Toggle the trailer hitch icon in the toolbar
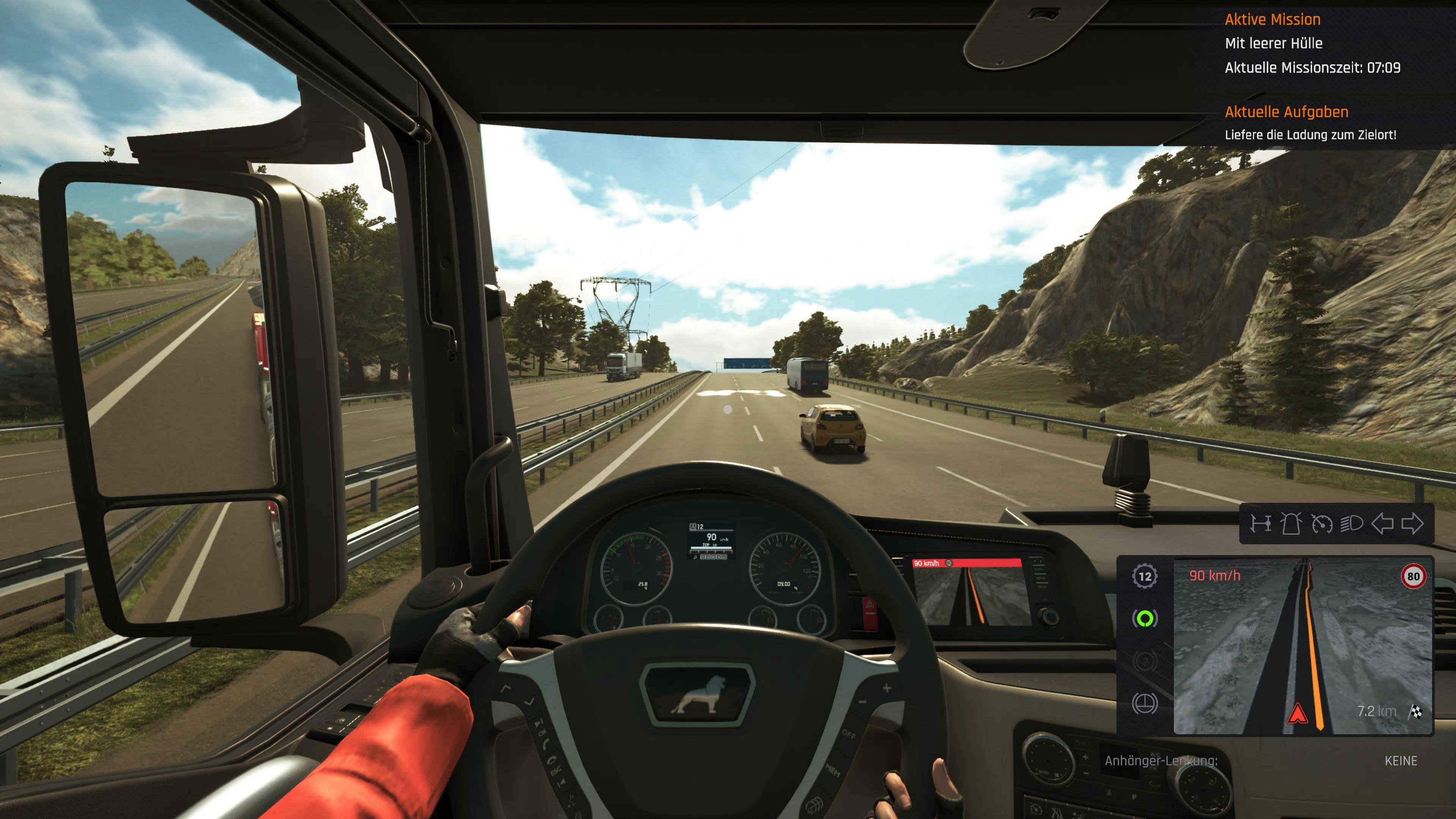The height and width of the screenshot is (819, 1456). click(x=1261, y=524)
